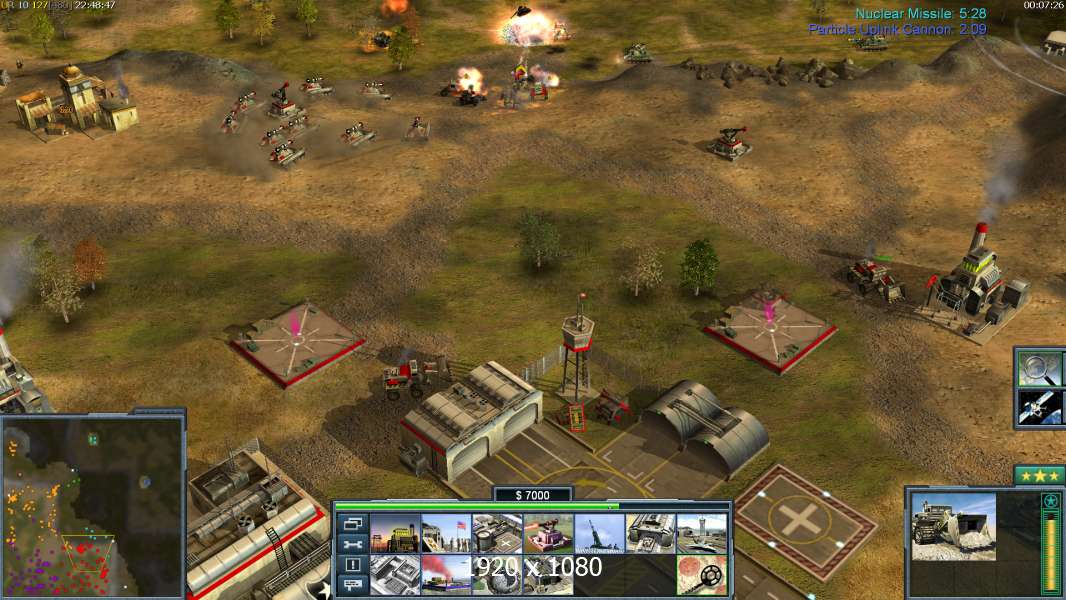Choose the red smoke structure build icon
The width and height of the screenshot is (1066, 600).
pyautogui.click(x=445, y=575)
